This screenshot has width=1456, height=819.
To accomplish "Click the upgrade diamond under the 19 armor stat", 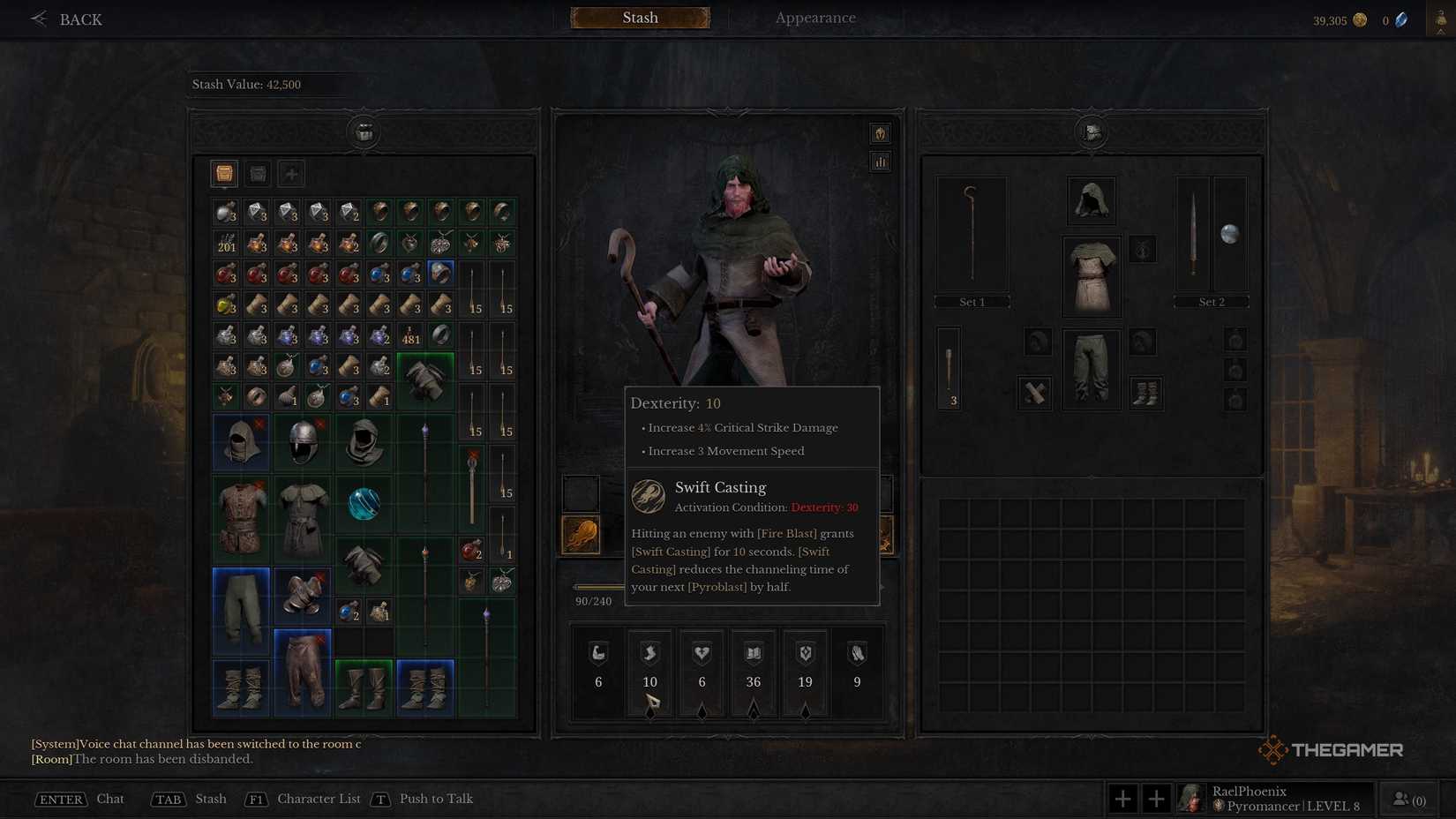I will point(804,710).
